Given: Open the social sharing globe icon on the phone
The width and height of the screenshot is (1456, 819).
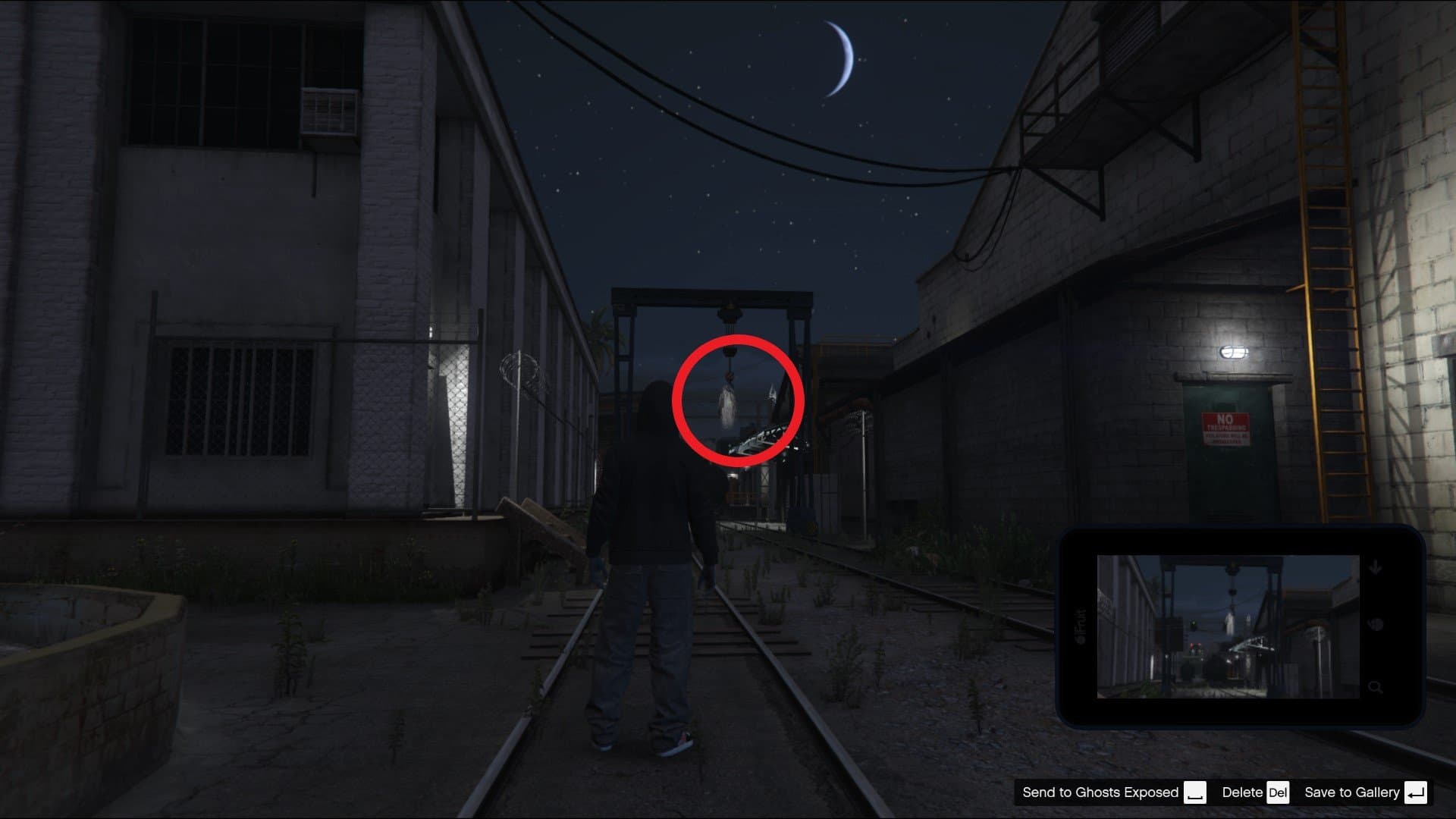Looking at the screenshot, I should pyautogui.click(x=1376, y=623).
